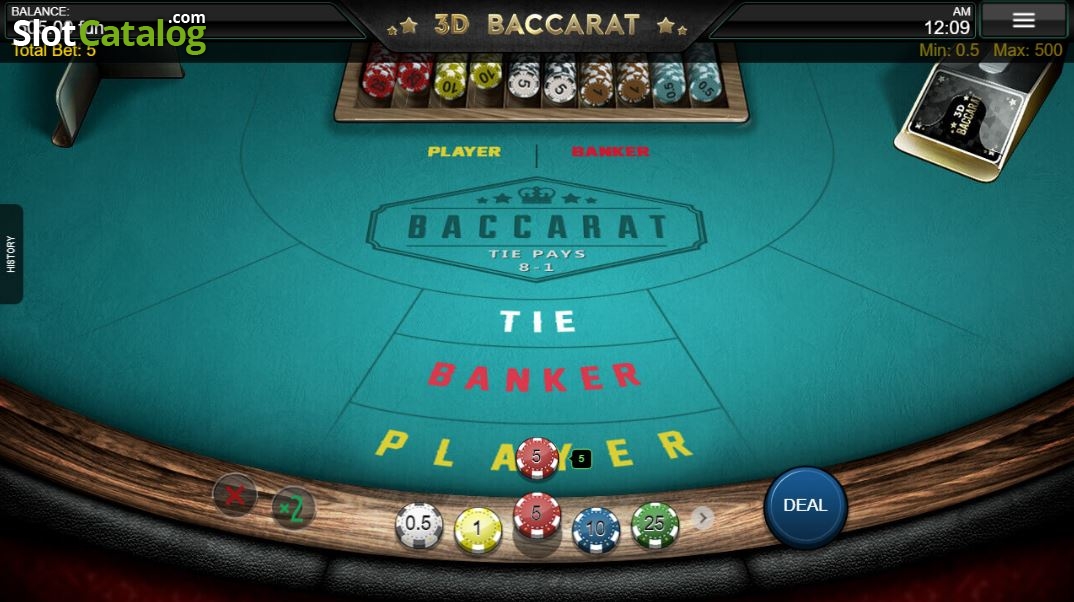Double the bet with the x2 button

point(292,508)
